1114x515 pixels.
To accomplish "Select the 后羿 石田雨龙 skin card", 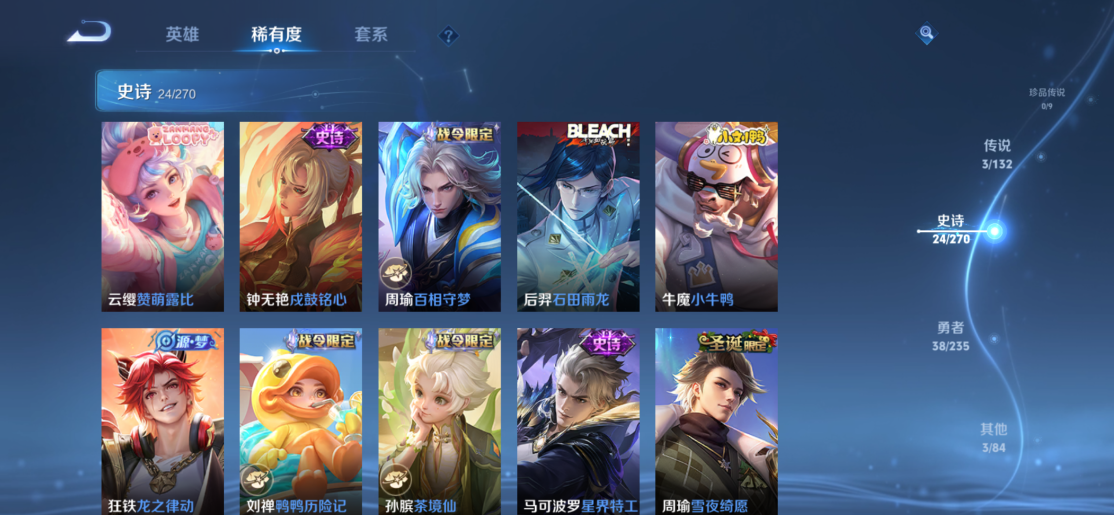I will [578, 216].
